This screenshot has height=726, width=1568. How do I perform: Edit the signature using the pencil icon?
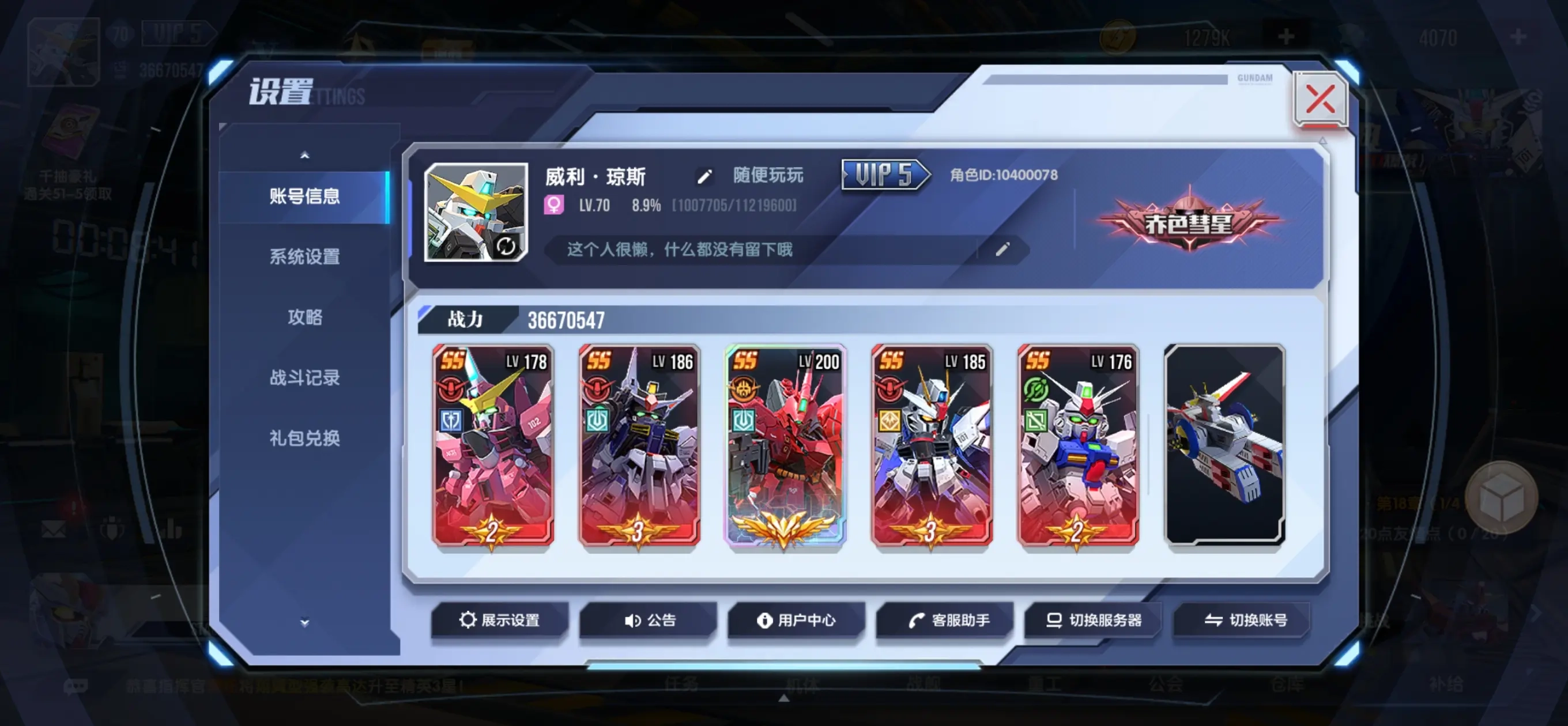1002,251
